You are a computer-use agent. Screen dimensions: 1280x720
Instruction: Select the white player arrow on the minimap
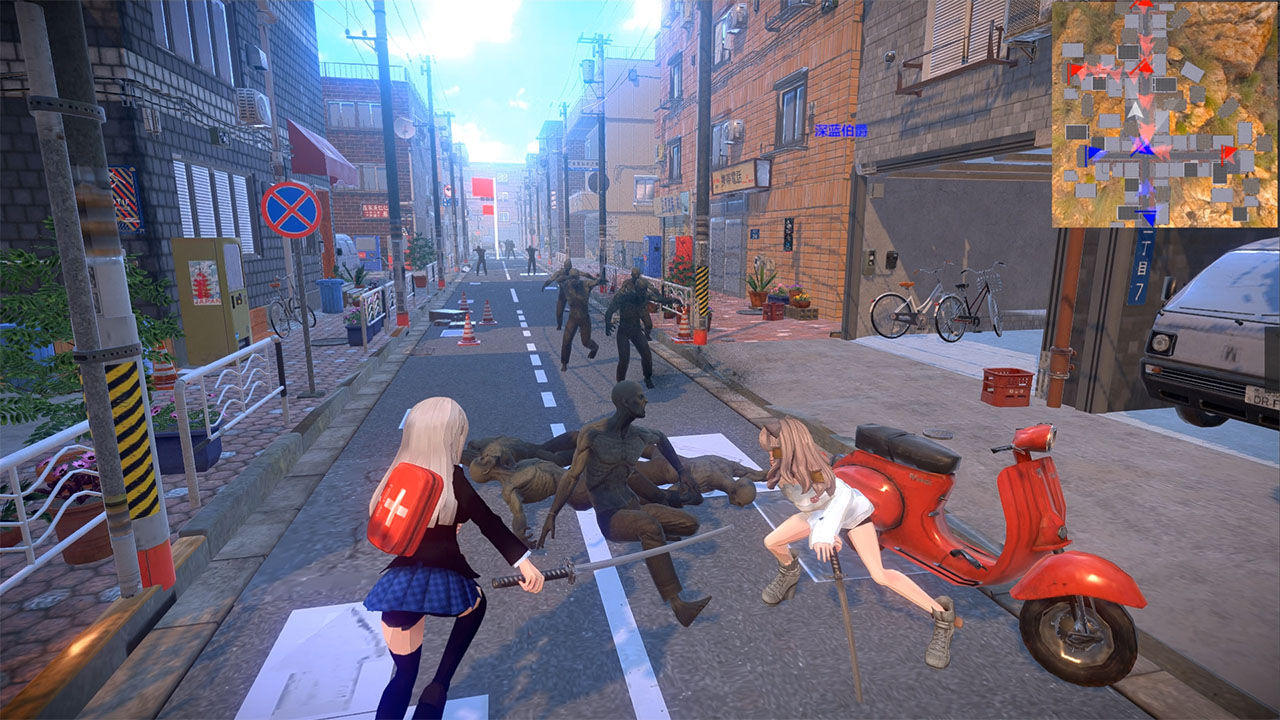(1134, 110)
